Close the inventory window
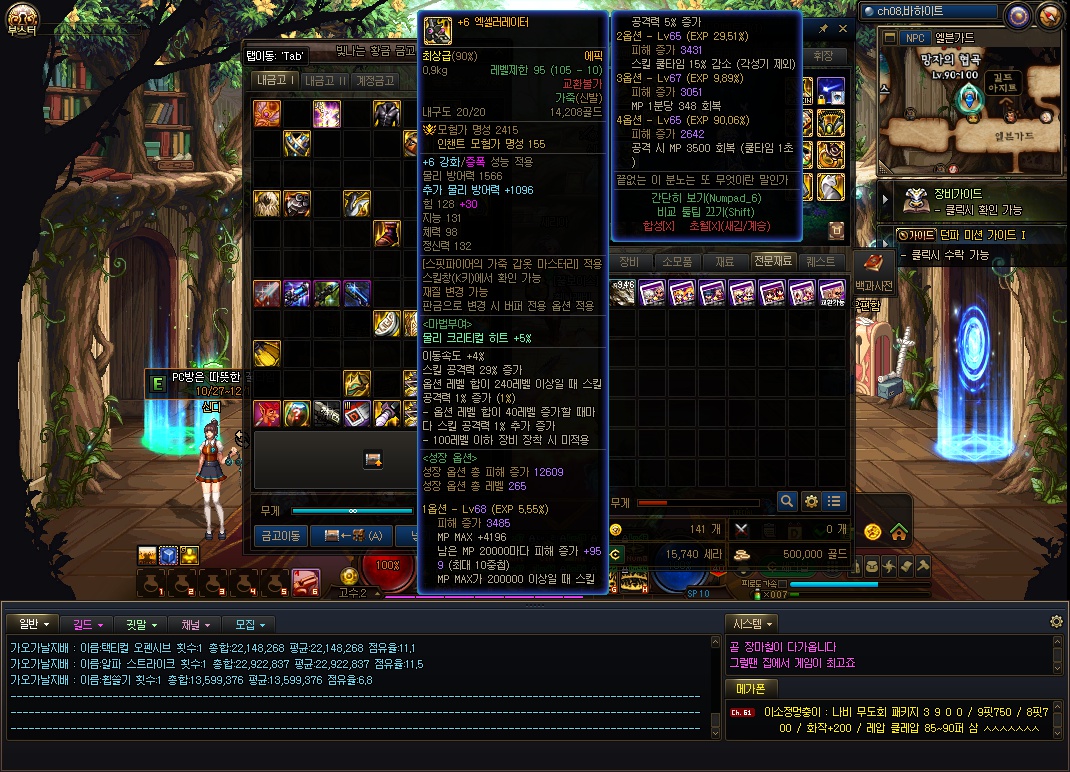Image resolution: width=1070 pixels, height=772 pixels. (x=842, y=30)
